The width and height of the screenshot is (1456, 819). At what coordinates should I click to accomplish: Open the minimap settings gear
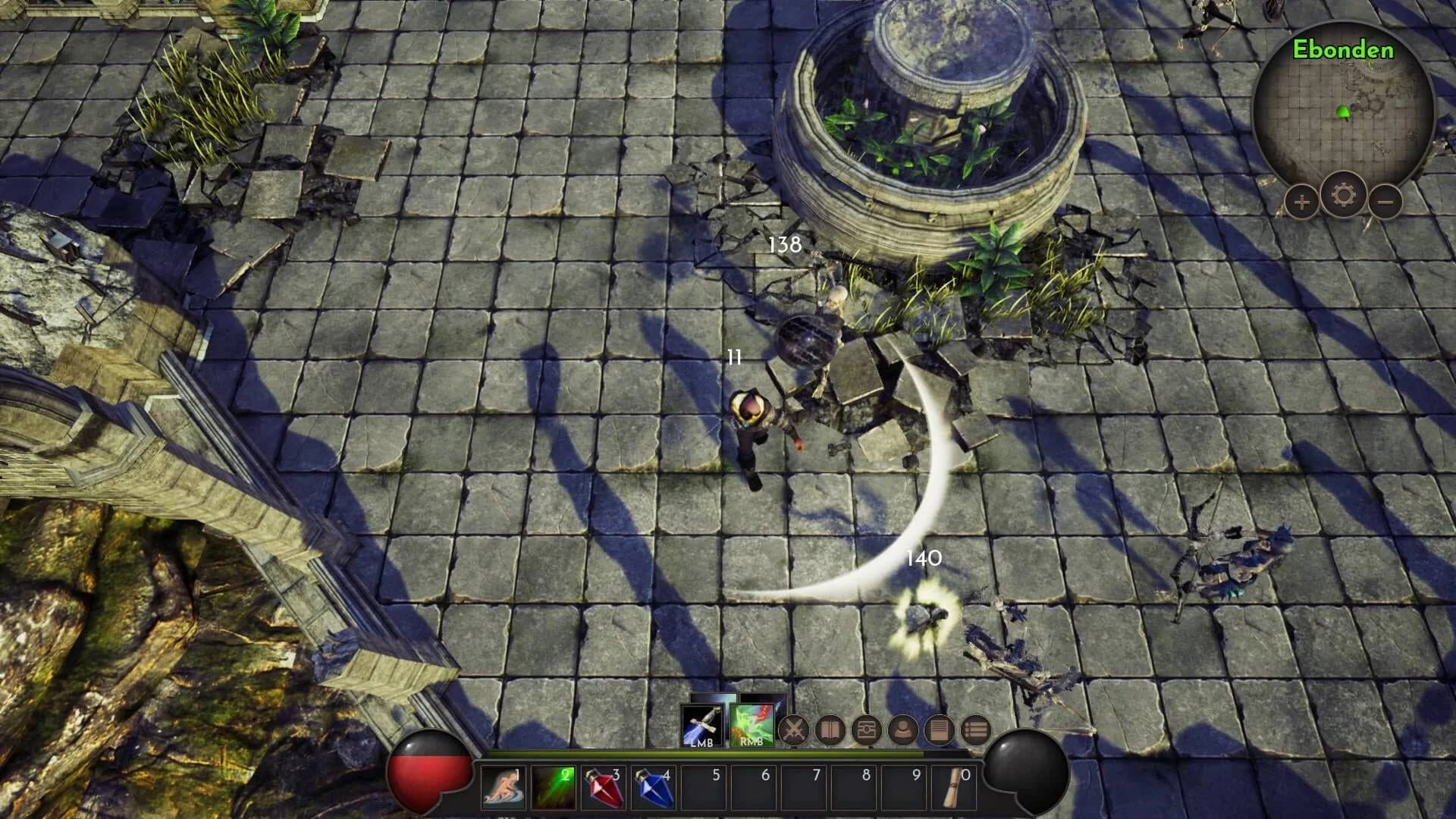pyautogui.click(x=1343, y=196)
